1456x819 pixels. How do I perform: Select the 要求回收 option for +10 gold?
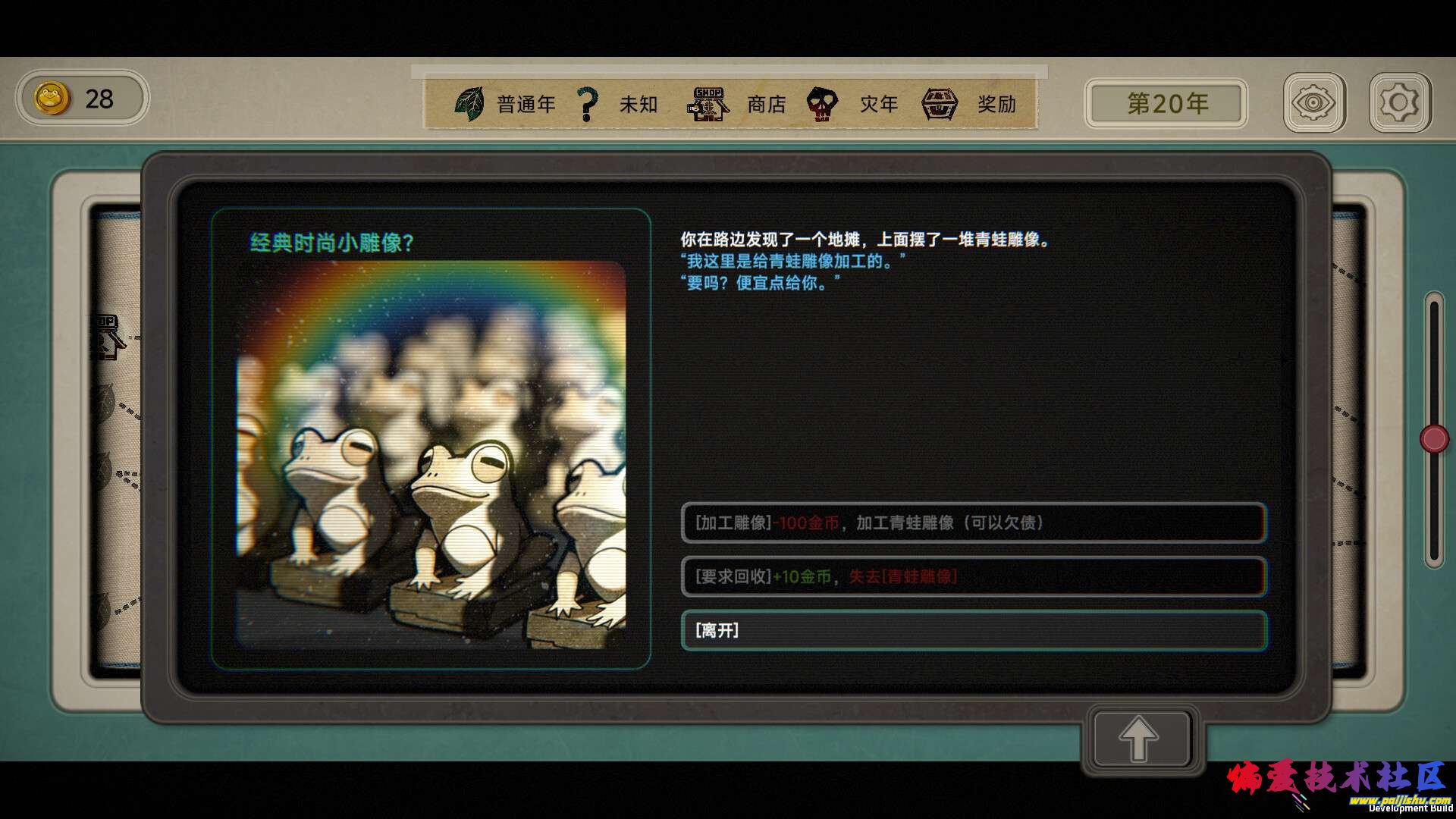coord(974,577)
